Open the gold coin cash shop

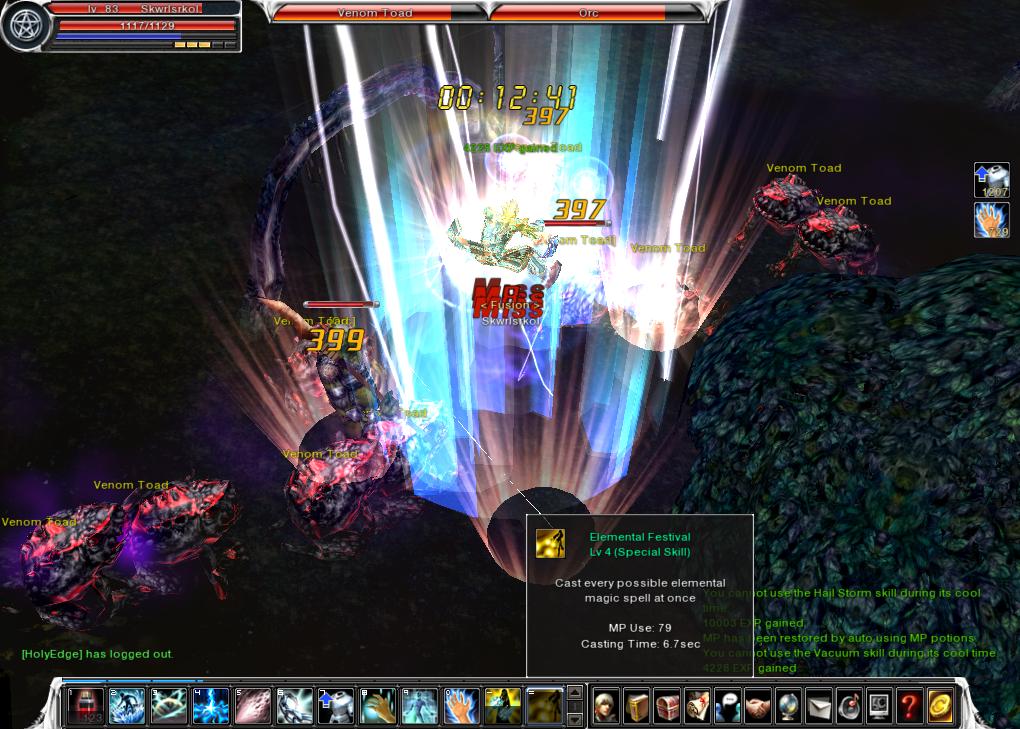(939, 706)
